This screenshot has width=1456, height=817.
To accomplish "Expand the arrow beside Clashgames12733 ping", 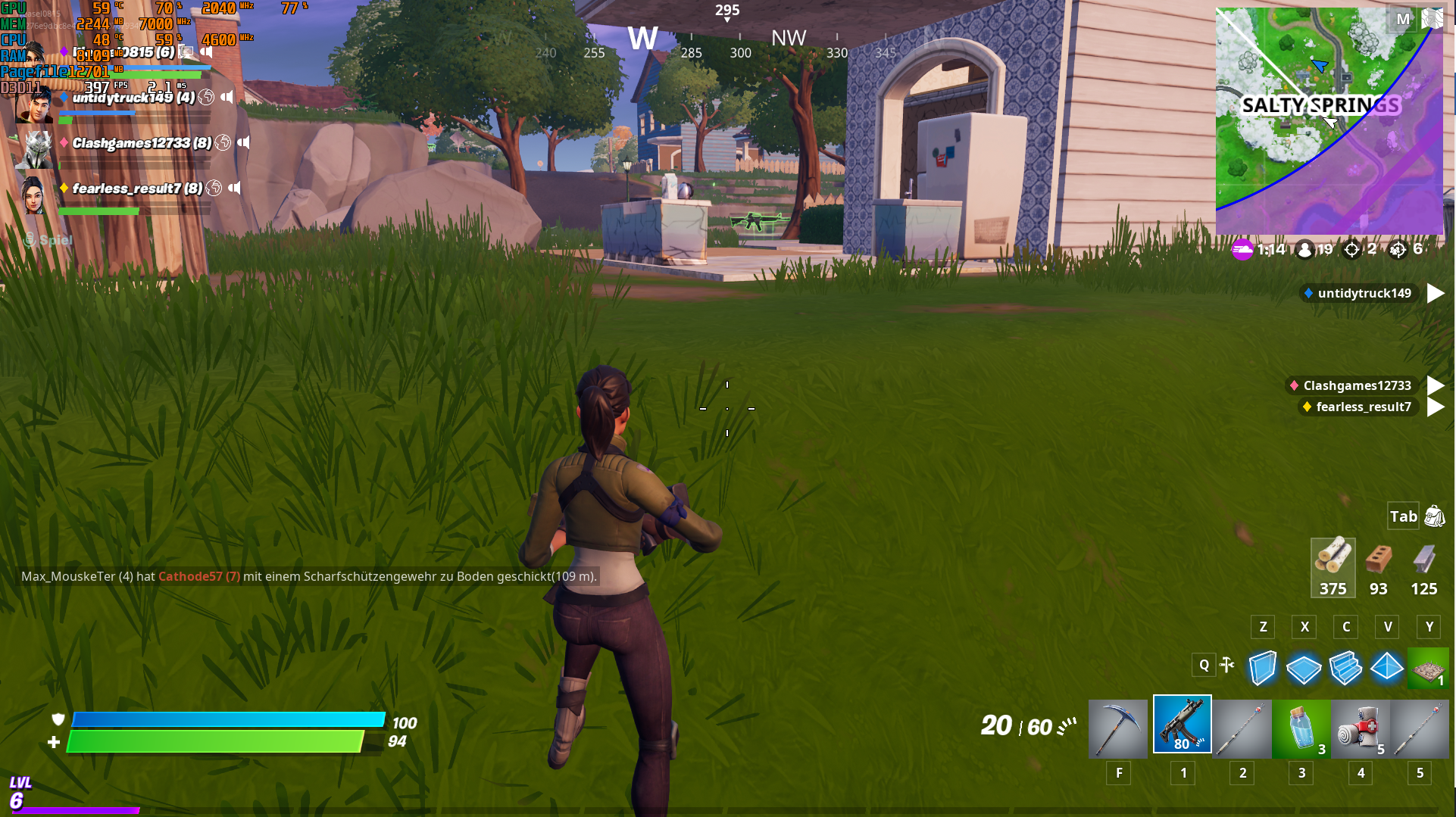I will (x=1437, y=385).
